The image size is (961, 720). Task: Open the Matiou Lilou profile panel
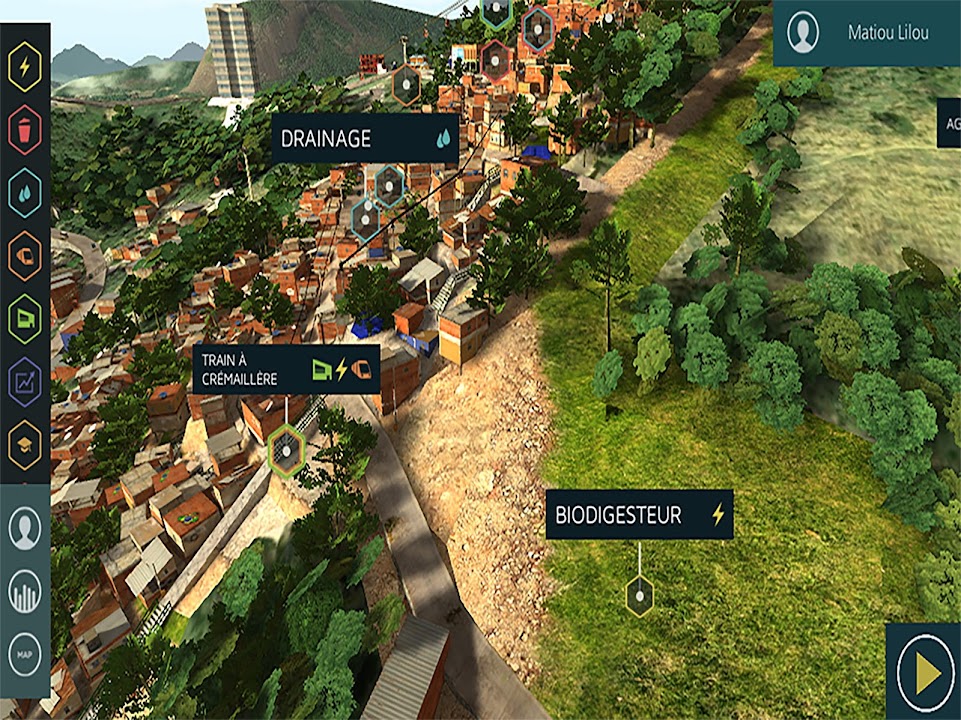click(867, 33)
